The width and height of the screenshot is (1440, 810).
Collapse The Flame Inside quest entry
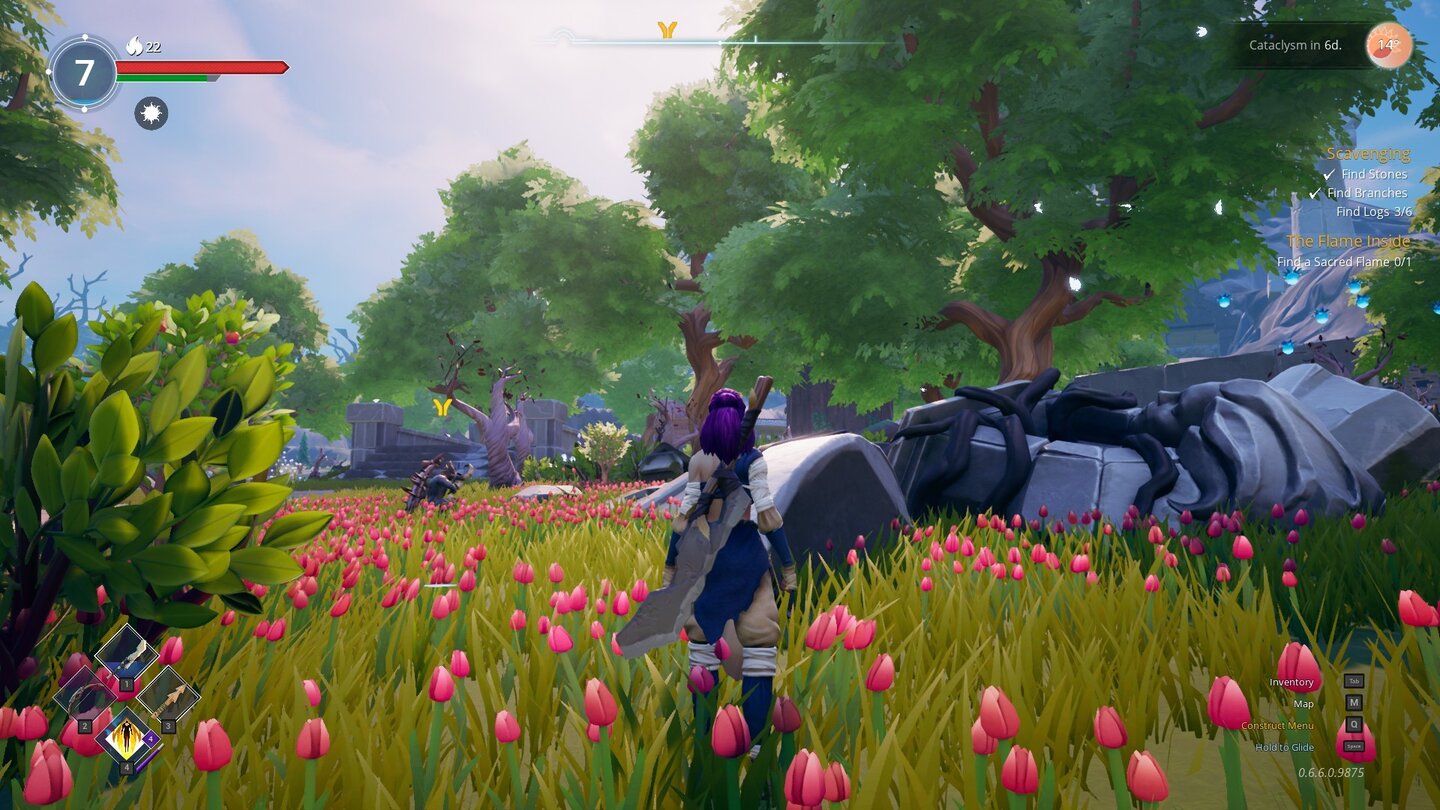click(1349, 240)
